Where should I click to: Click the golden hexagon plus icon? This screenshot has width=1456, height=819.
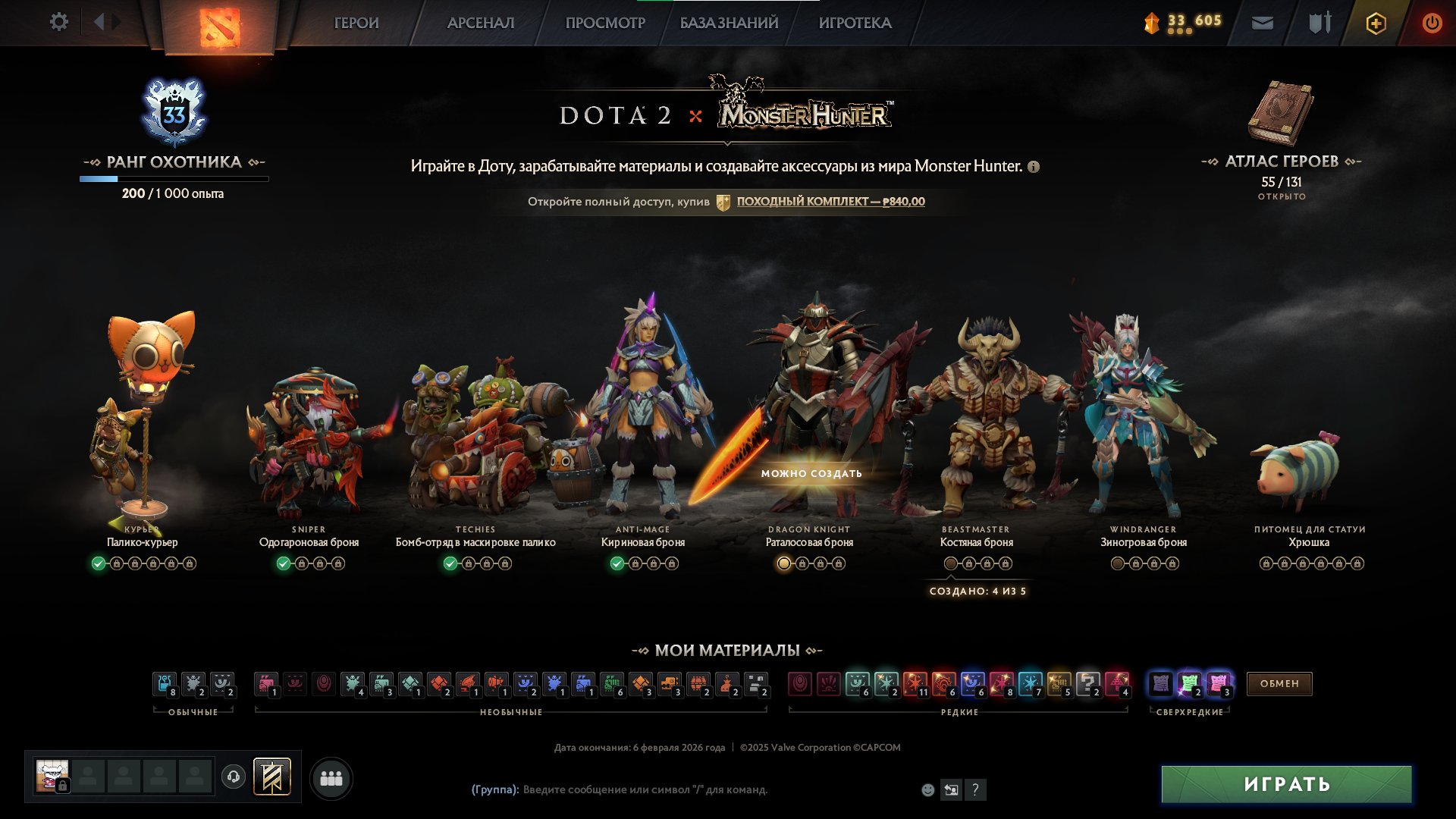pos(1376,22)
